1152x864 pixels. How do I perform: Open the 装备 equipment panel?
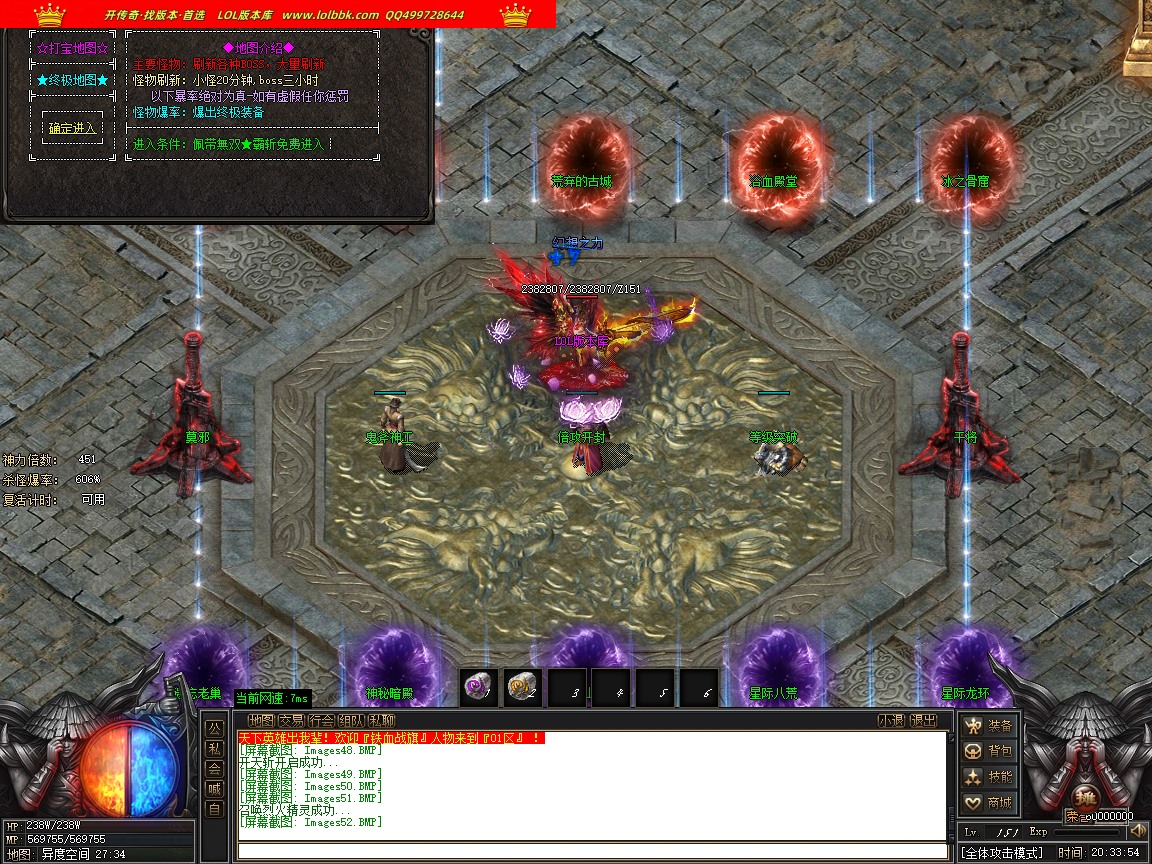click(989, 725)
